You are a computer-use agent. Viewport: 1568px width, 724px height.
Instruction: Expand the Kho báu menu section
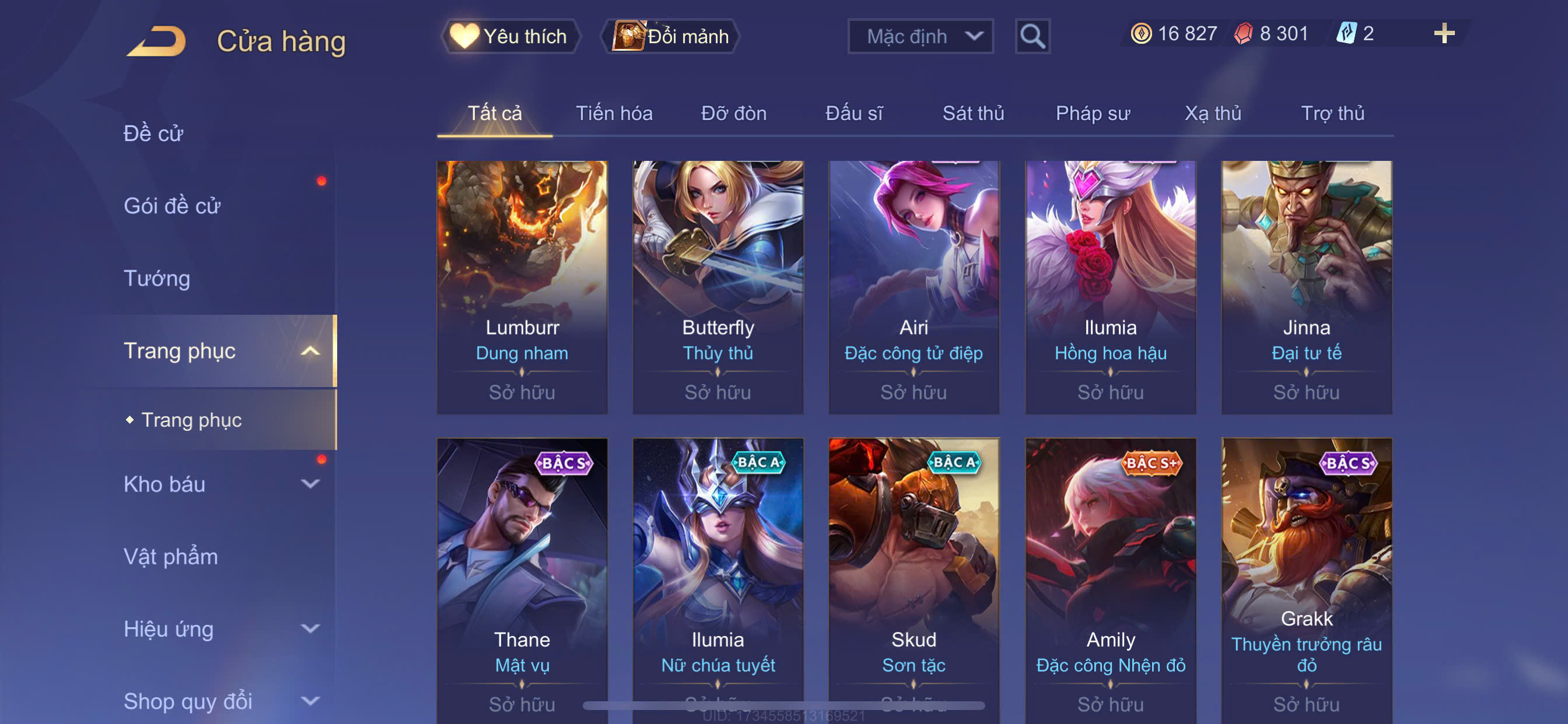[x=219, y=484]
